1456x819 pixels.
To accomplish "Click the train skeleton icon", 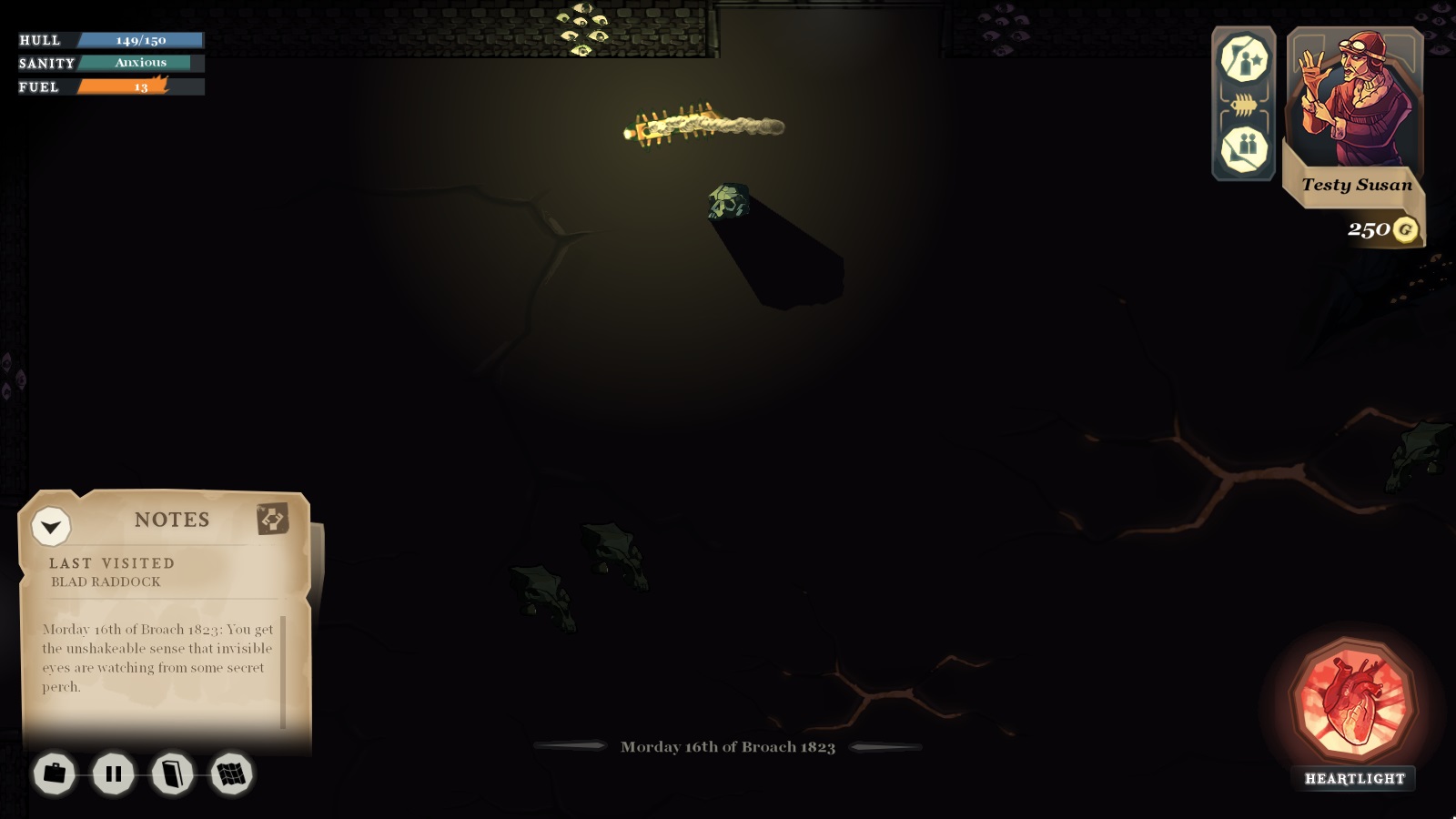I will point(1244,106).
